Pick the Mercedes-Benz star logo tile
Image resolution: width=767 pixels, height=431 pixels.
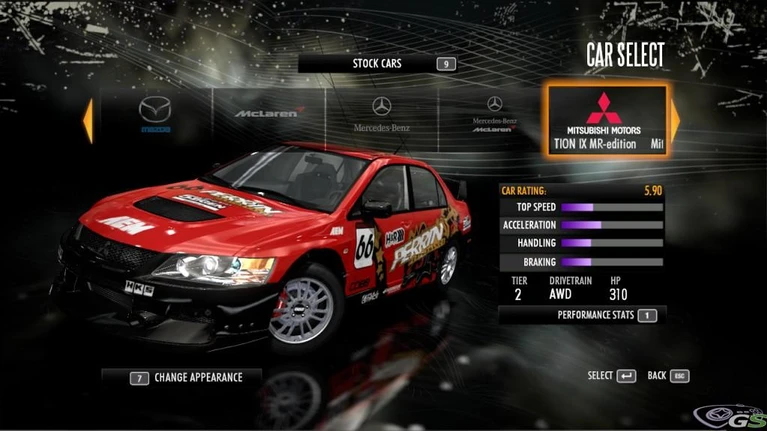pyautogui.click(x=381, y=117)
